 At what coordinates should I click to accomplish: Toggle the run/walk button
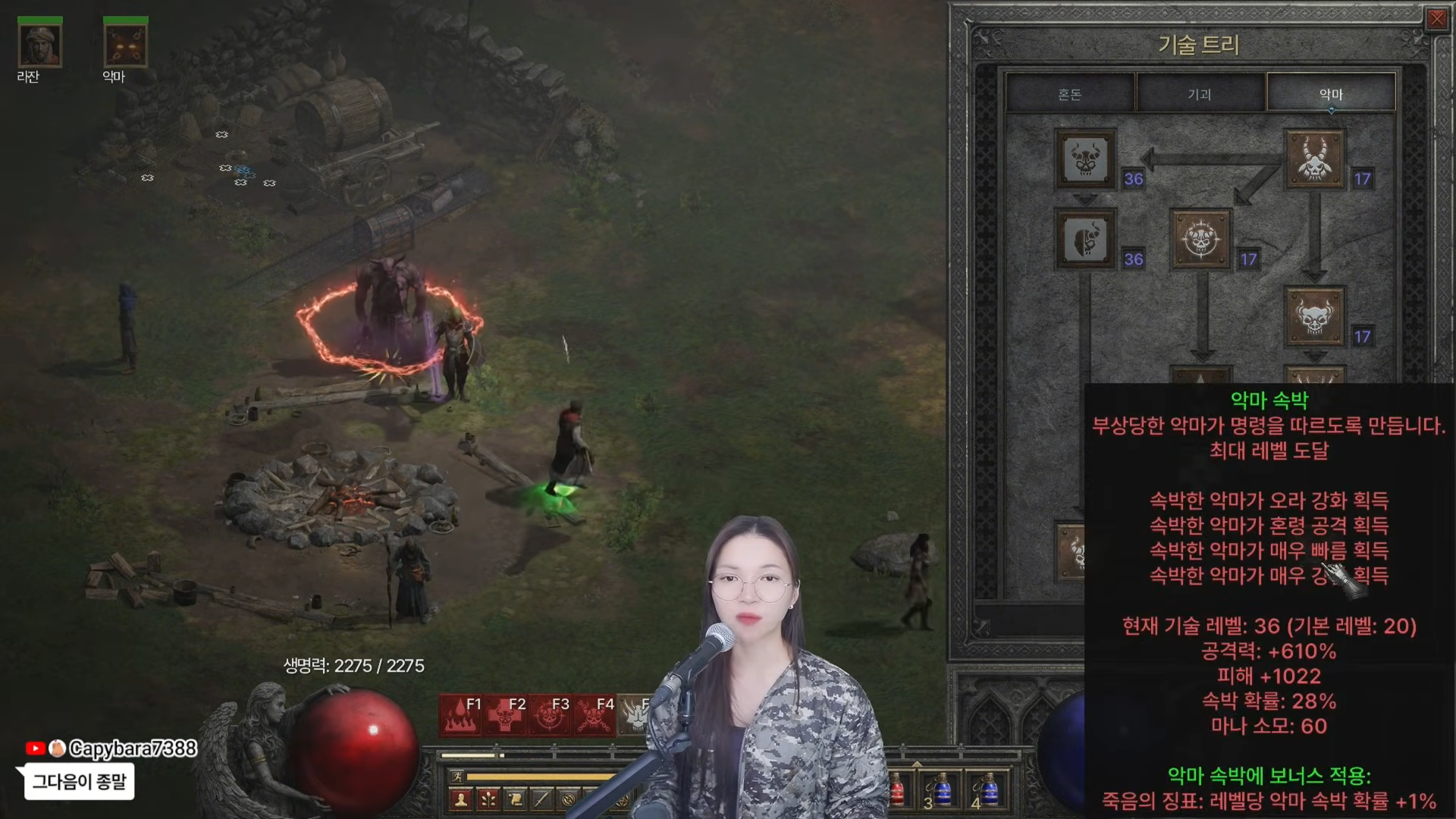pos(457,776)
